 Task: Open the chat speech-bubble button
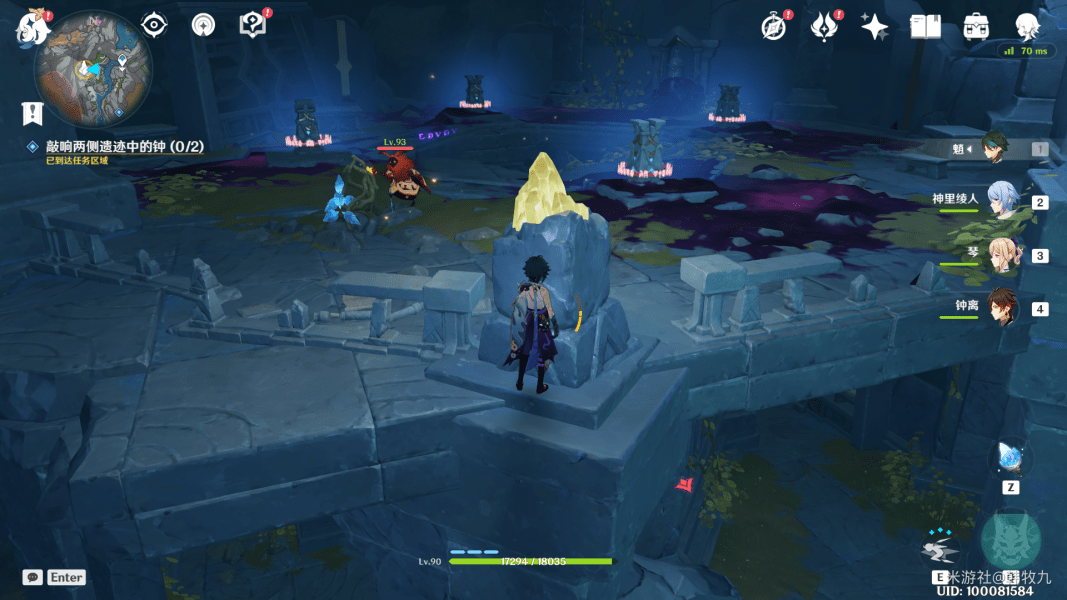(33, 577)
